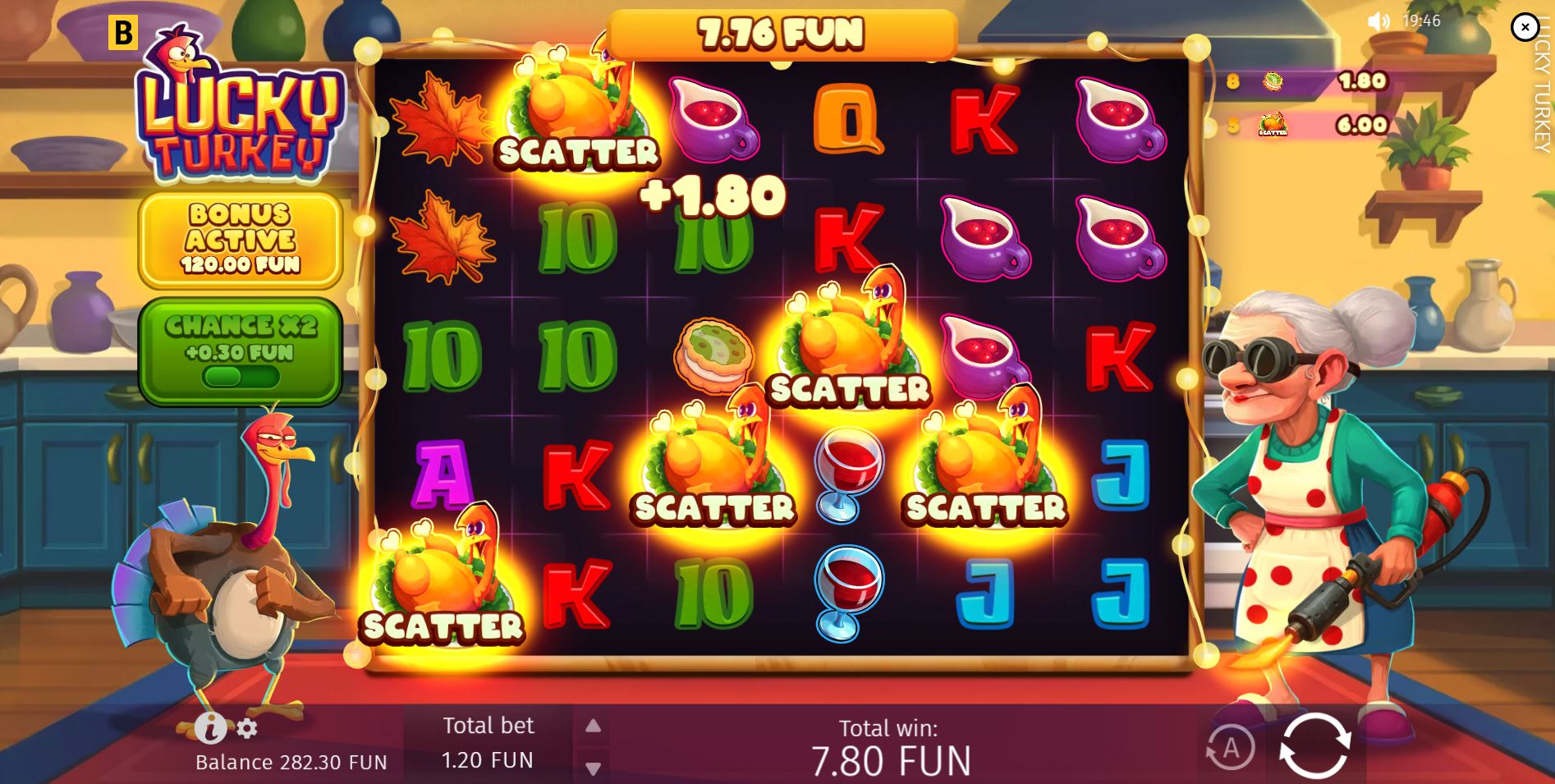1555x784 pixels.
Task: Click the Bonus Active 120.00 FUN button
Action: [241, 240]
